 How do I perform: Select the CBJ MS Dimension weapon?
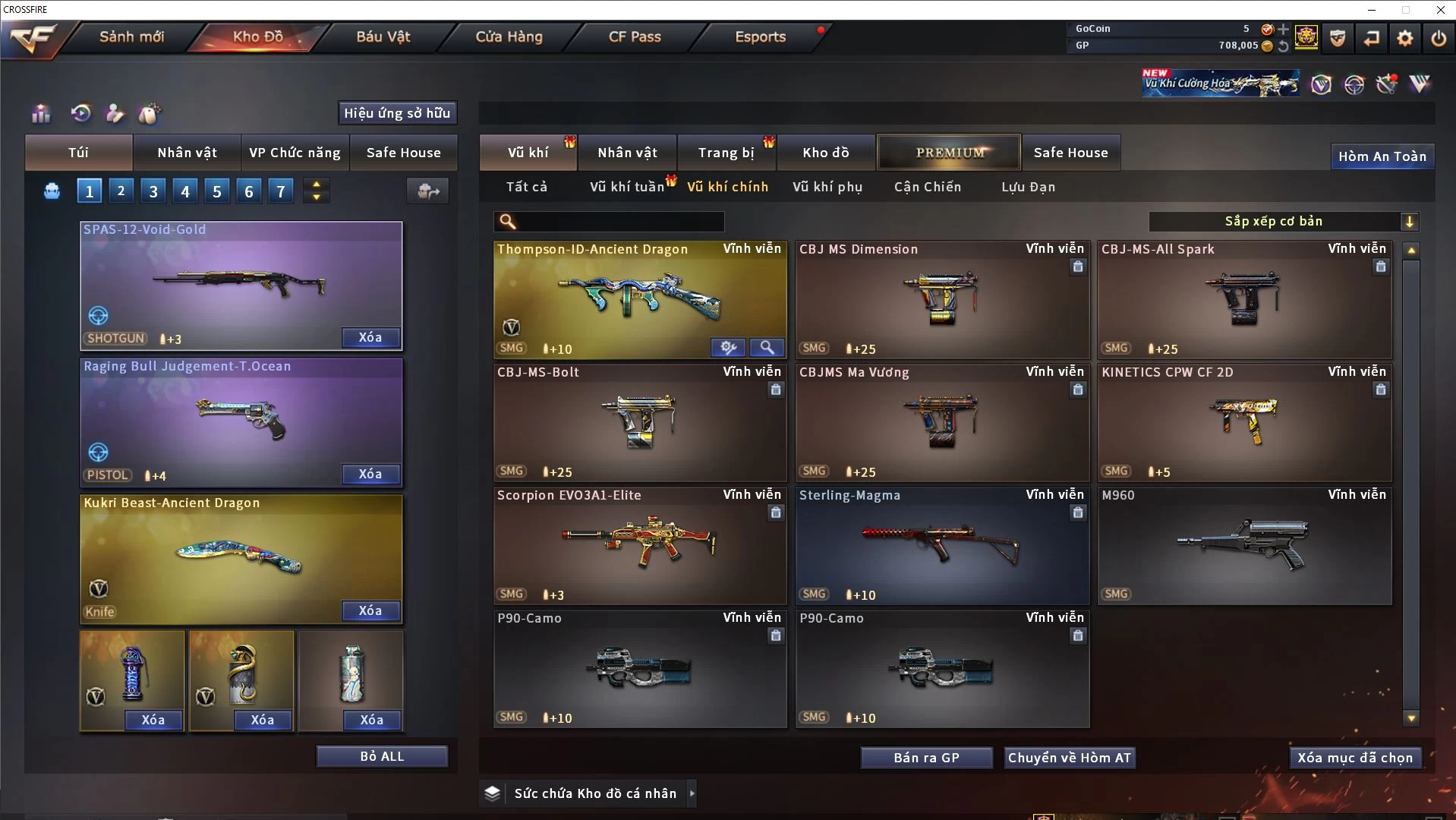pyautogui.click(x=941, y=300)
